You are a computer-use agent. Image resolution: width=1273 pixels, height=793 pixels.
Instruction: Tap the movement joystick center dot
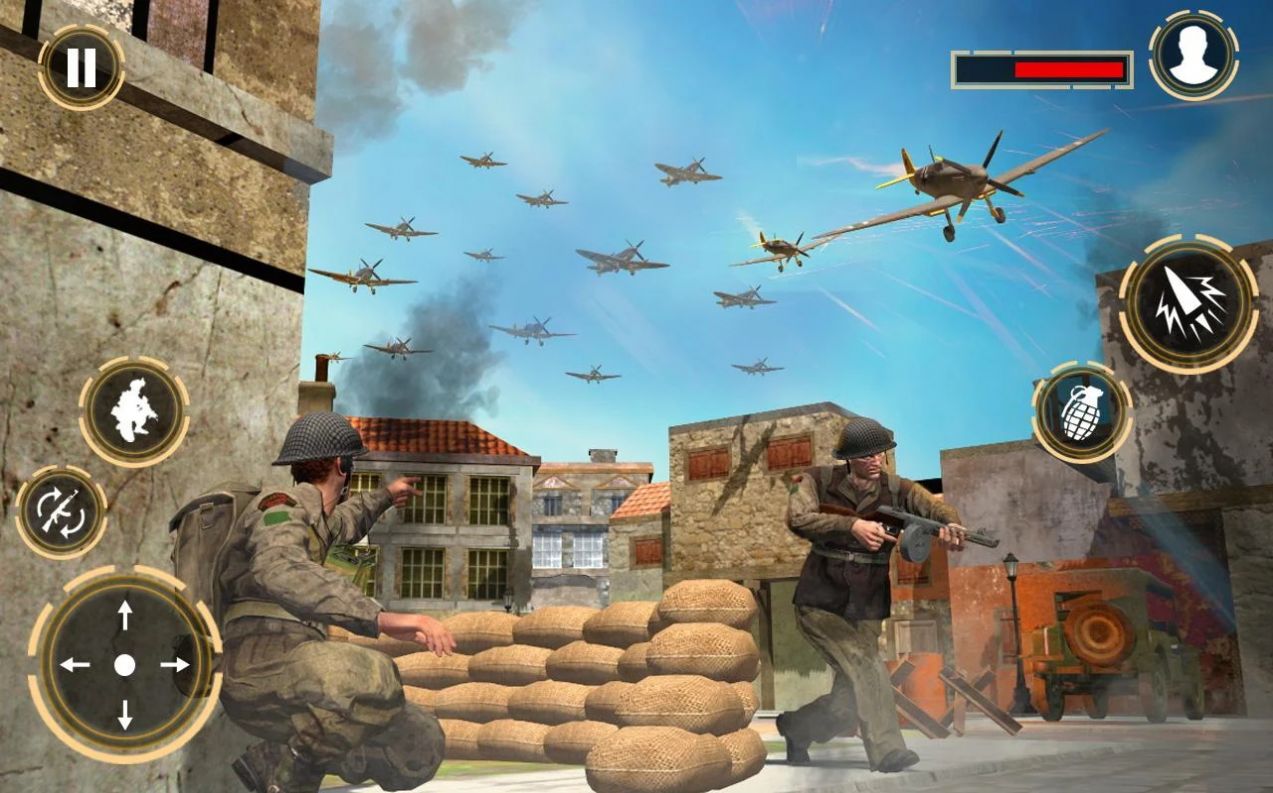124,665
